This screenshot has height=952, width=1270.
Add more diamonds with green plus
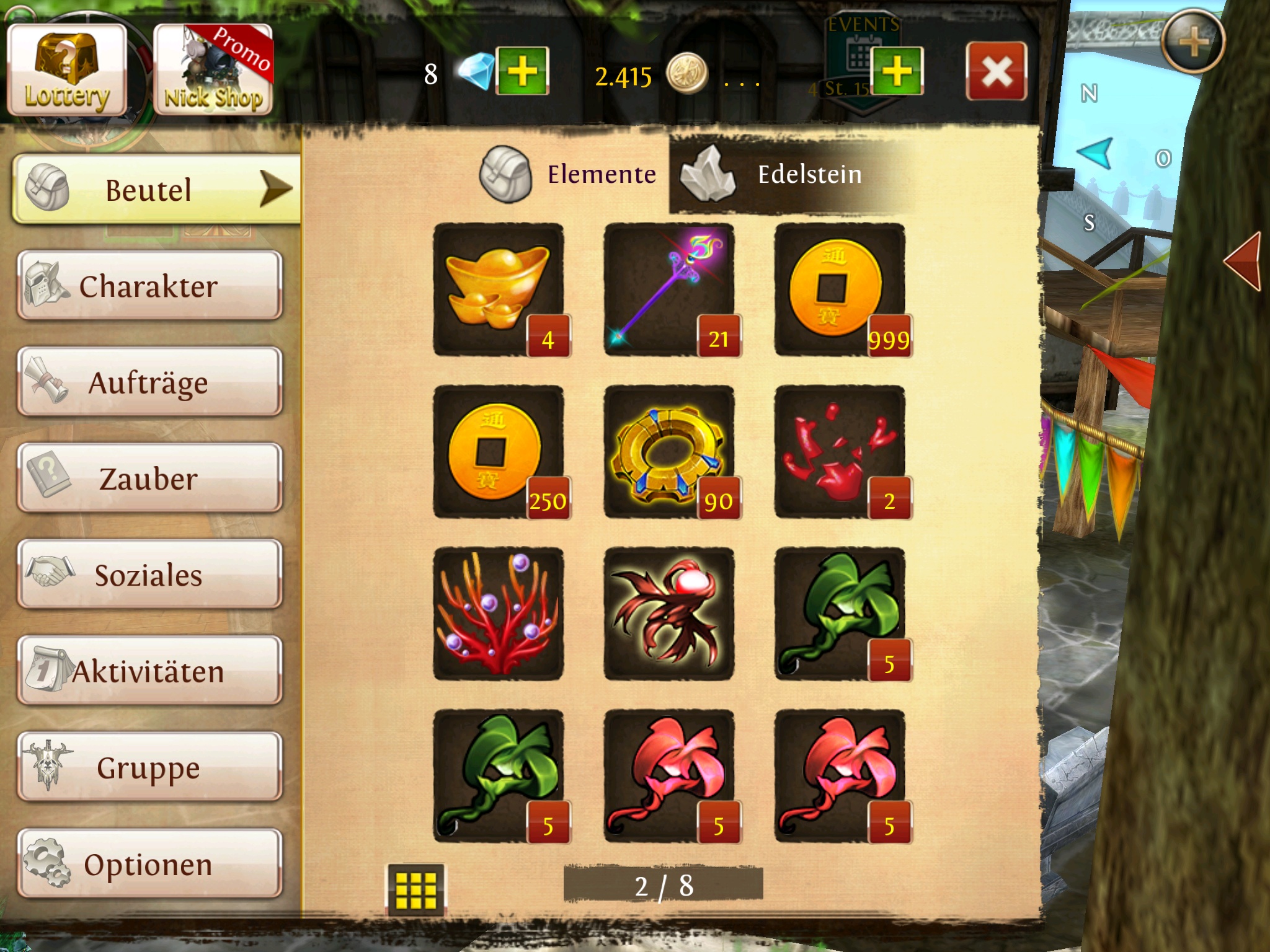click(522, 71)
